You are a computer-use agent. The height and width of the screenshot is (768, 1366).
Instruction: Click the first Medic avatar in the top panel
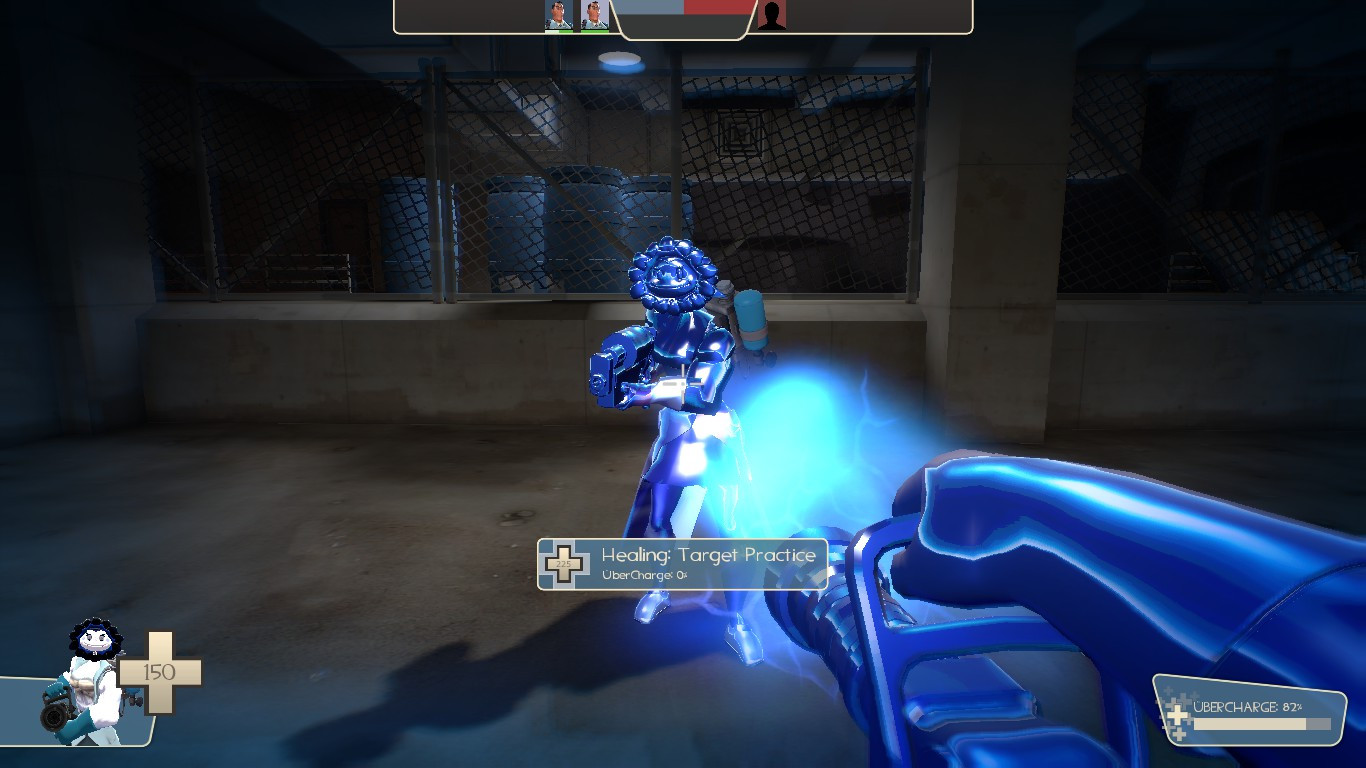pyautogui.click(x=559, y=18)
